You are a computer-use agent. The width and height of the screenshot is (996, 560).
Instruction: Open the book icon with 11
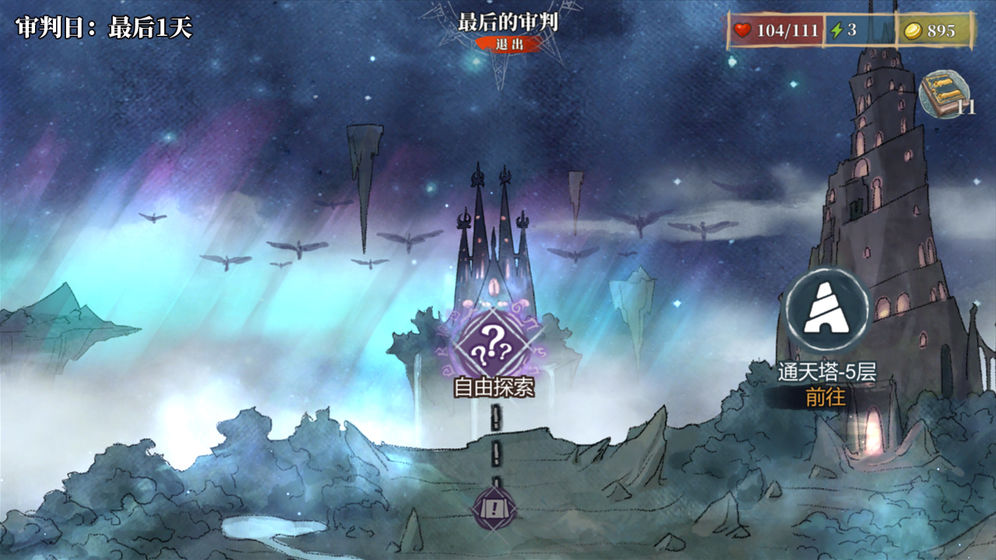[x=944, y=93]
